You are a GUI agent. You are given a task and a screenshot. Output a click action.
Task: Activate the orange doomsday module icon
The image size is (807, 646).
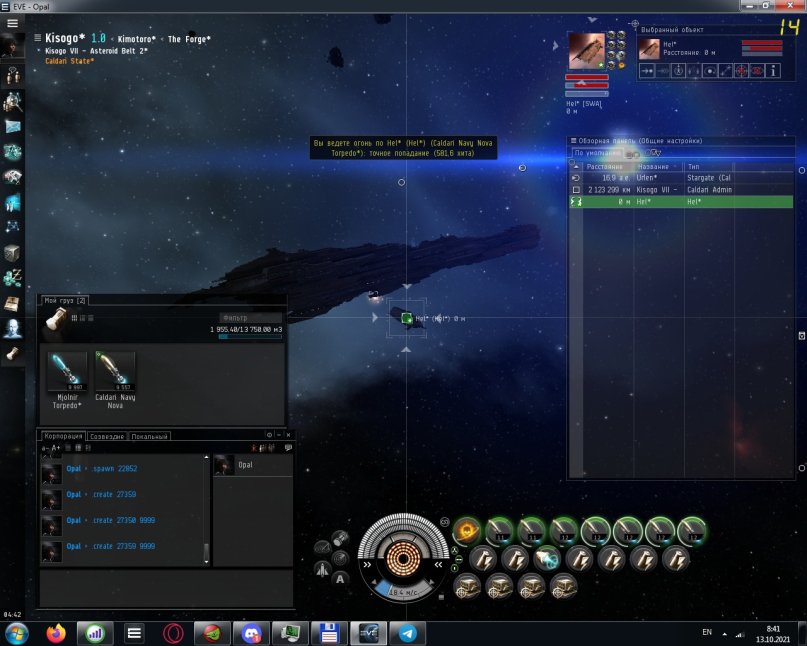click(x=466, y=530)
